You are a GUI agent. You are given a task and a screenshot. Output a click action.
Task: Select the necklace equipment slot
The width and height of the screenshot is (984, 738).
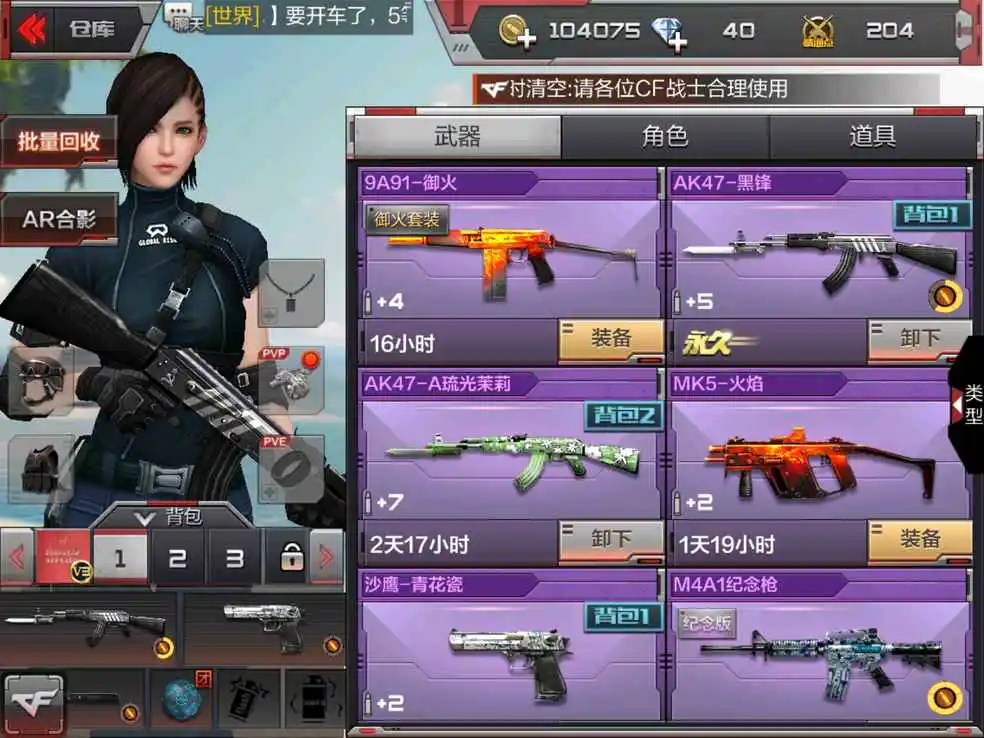(x=291, y=292)
